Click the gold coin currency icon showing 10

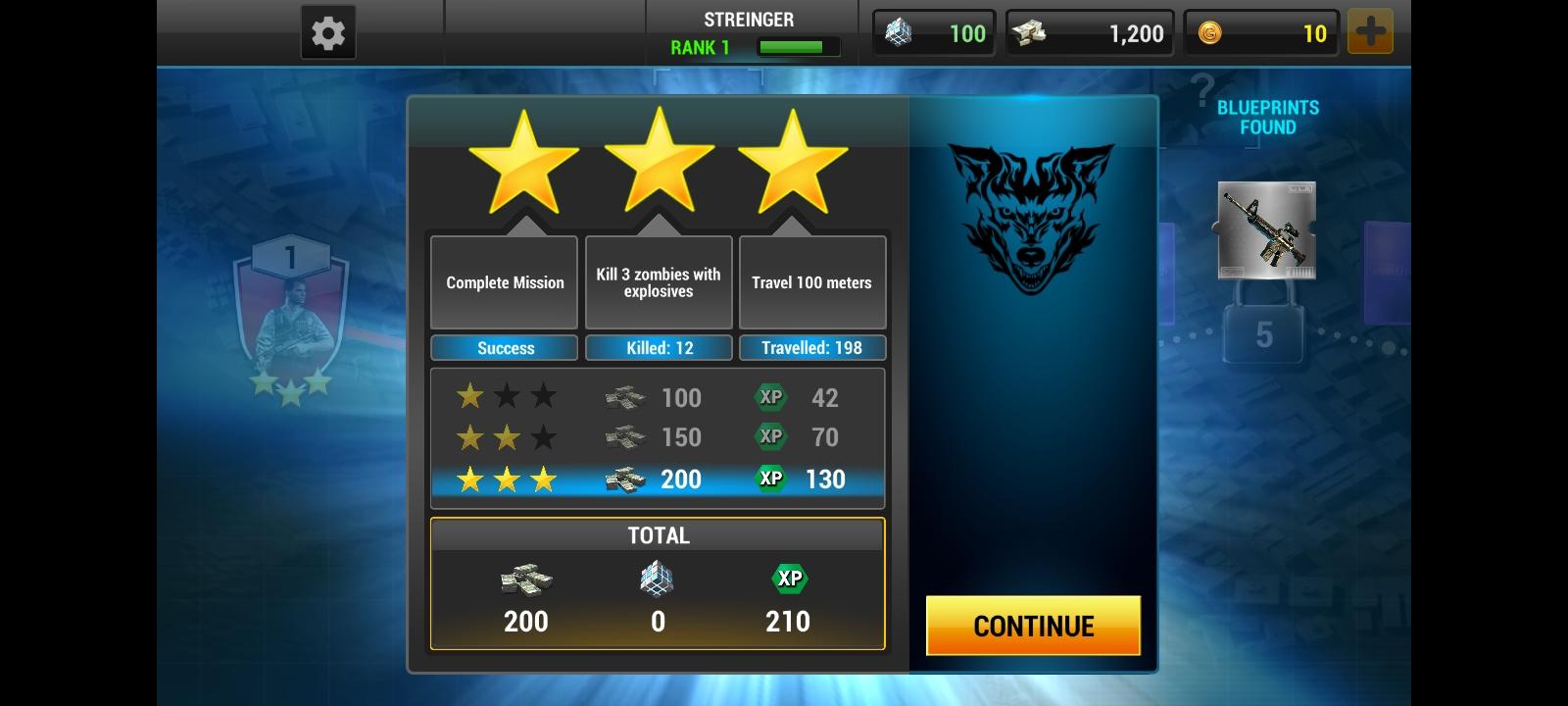(x=1211, y=32)
